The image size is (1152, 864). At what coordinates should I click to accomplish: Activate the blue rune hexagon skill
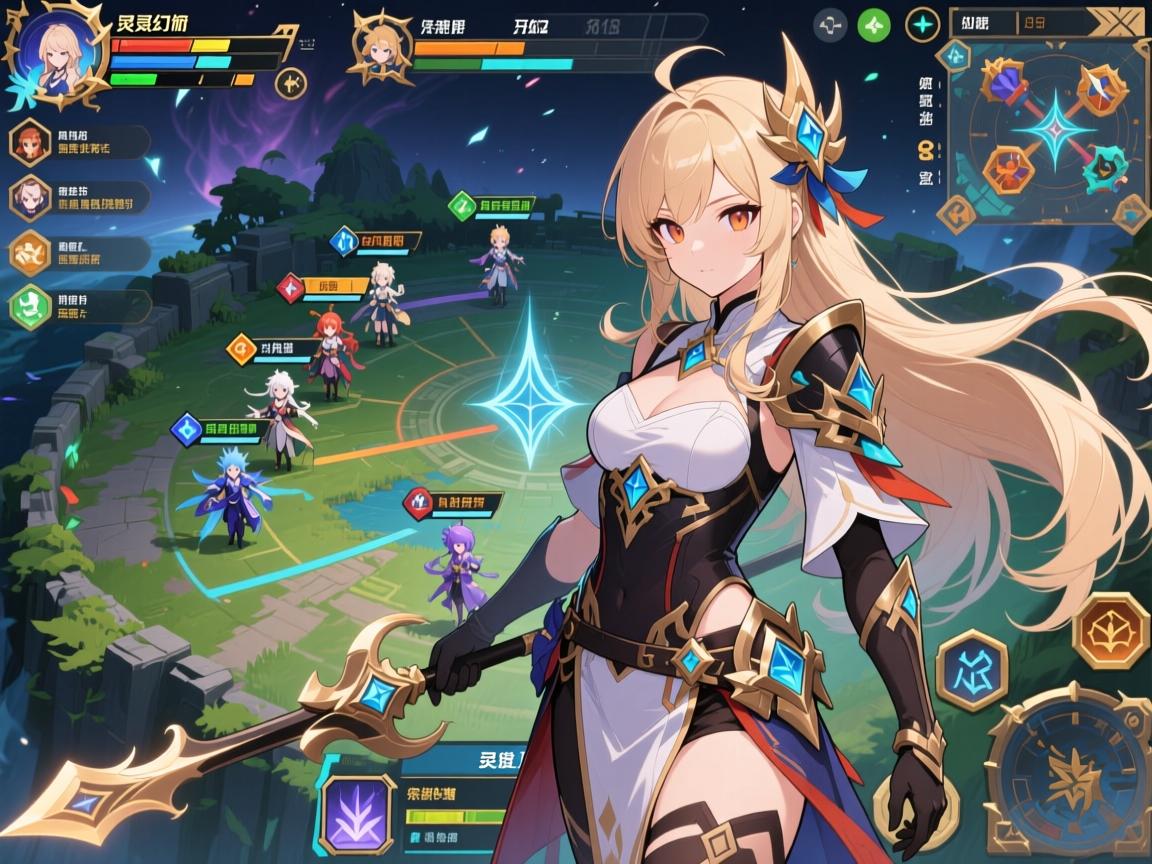(970, 669)
